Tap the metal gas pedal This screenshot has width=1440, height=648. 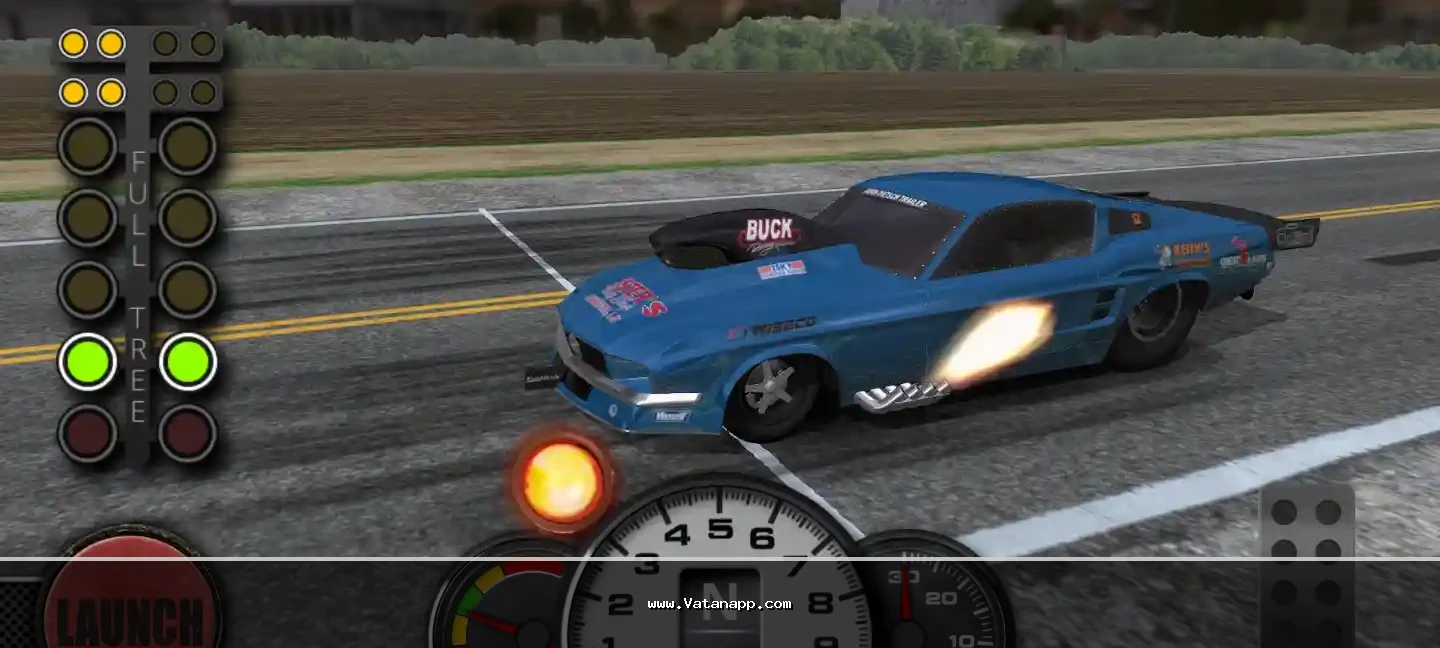point(1306,566)
